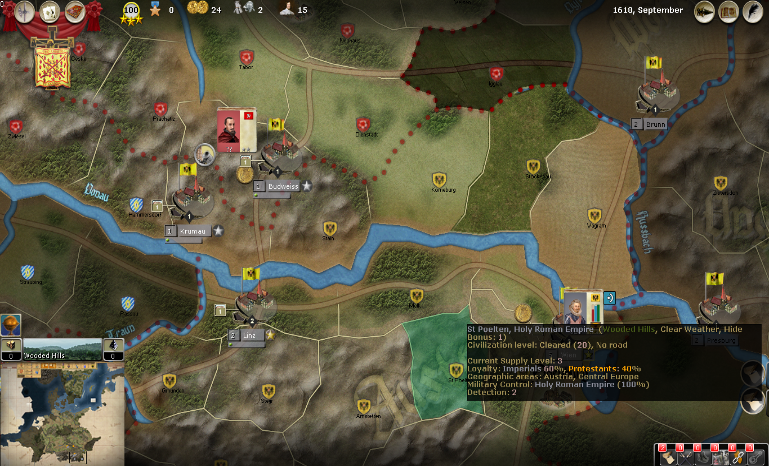The width and height of the screenshot is (769, 466).
Task: Select the Krumau city garrison
Action: click(x=192, y=198)
